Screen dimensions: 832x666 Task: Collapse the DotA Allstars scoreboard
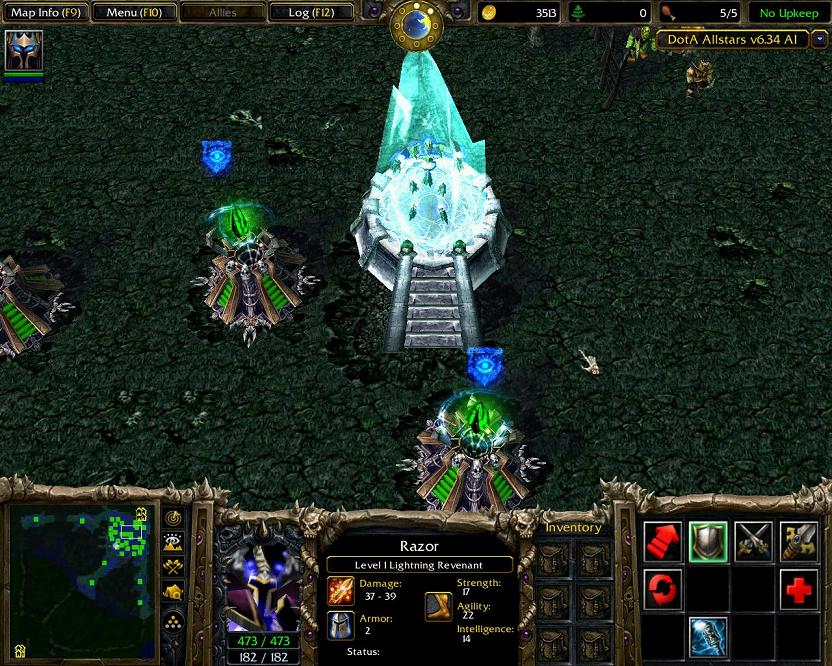point(819,39)
